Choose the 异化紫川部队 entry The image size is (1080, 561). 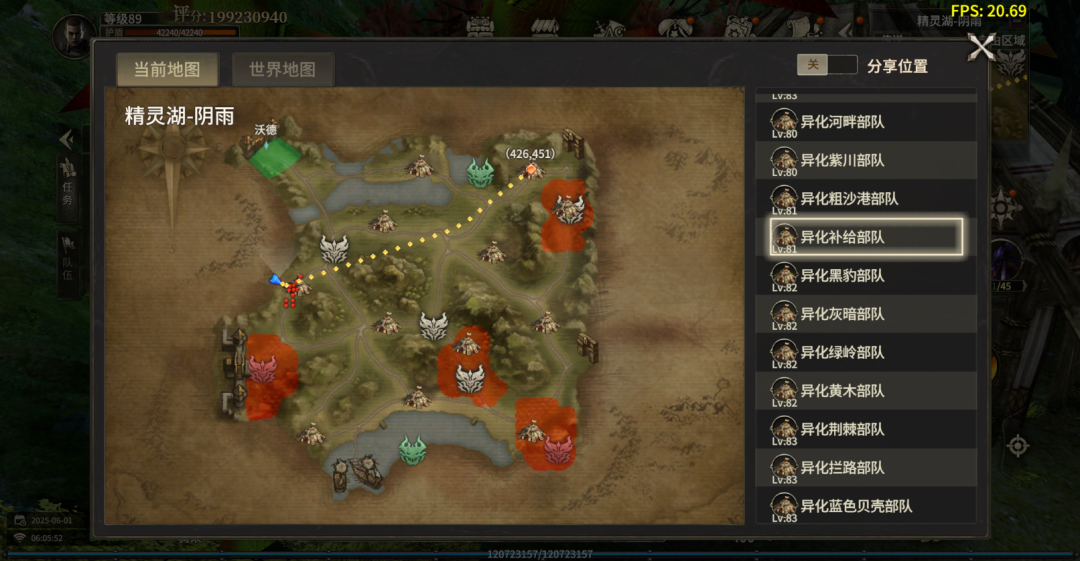coord(865,160)
